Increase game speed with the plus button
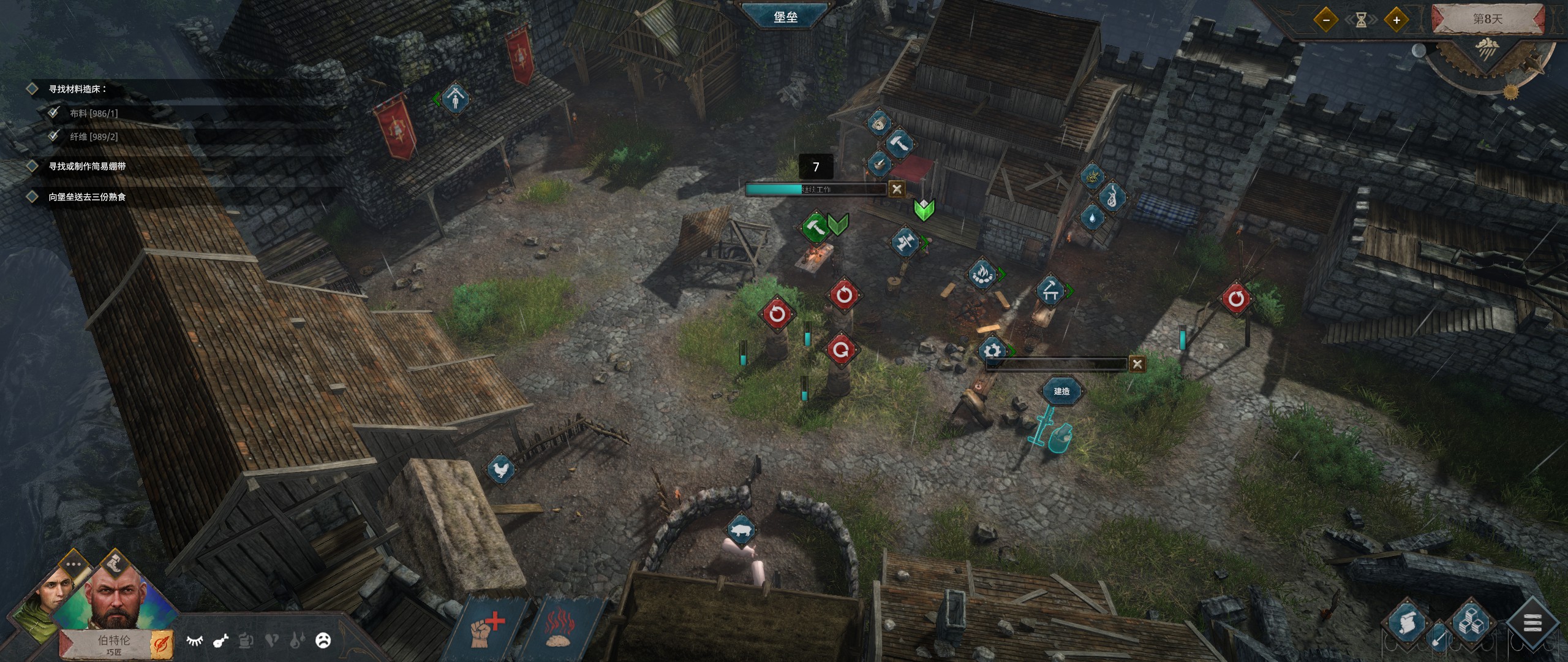 1396,20
